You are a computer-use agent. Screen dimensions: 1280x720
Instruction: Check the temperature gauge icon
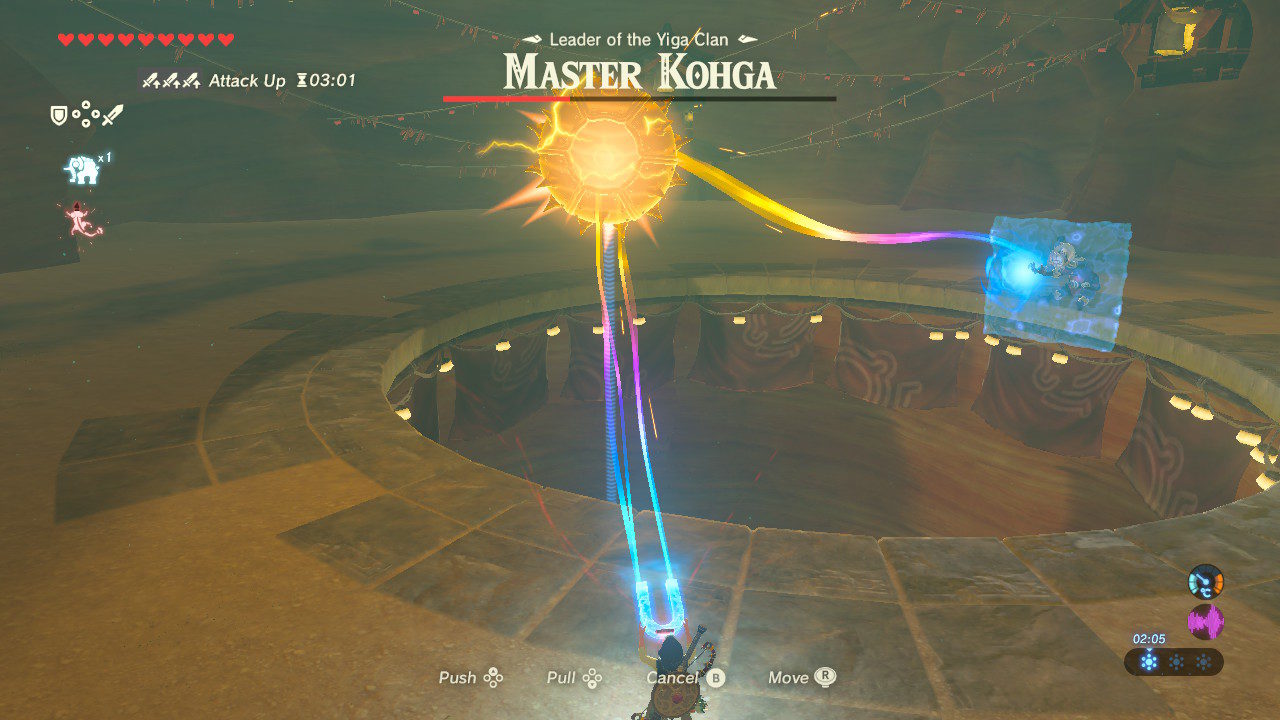1205,583
